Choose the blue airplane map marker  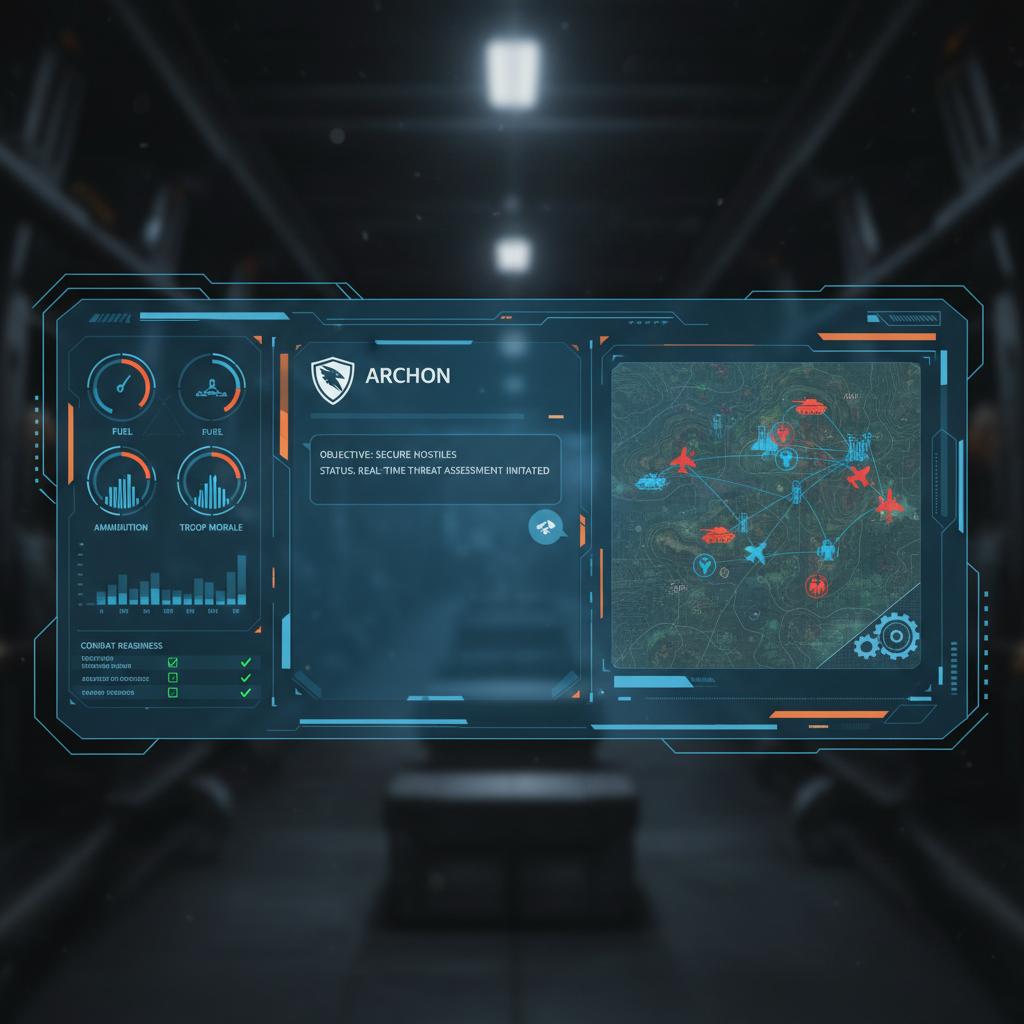(x=754, y=551)
